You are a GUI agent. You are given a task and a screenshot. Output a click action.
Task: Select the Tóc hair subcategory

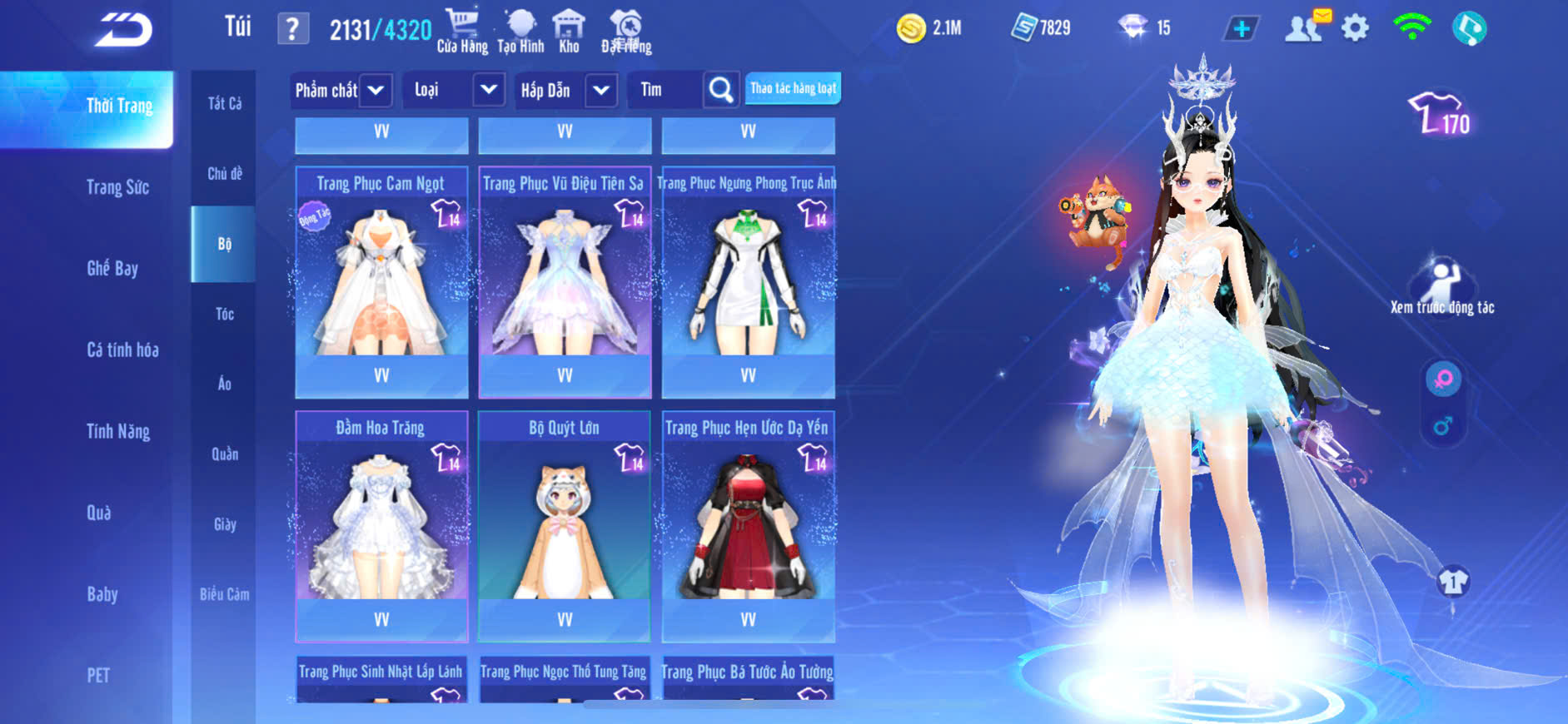[x=224, y=314]
